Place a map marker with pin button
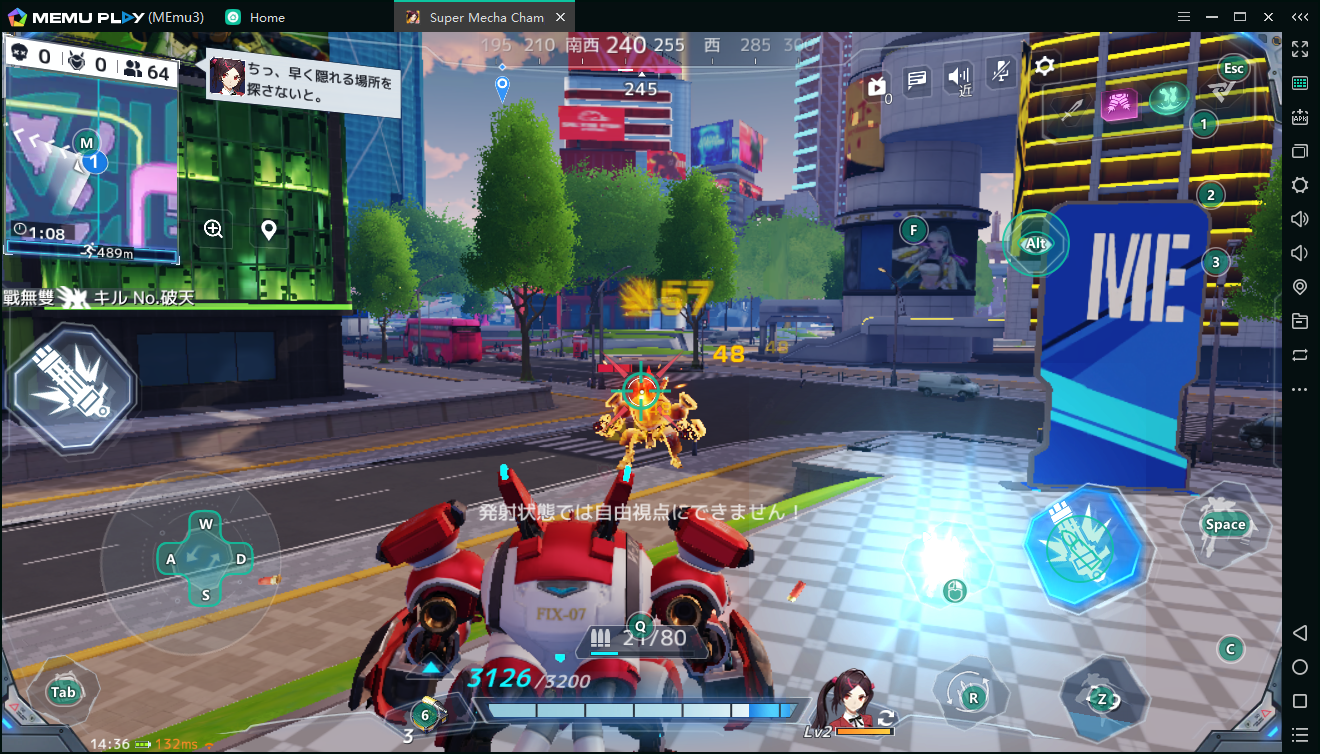This screenshot has width=1320, height=754. point(268,230)
